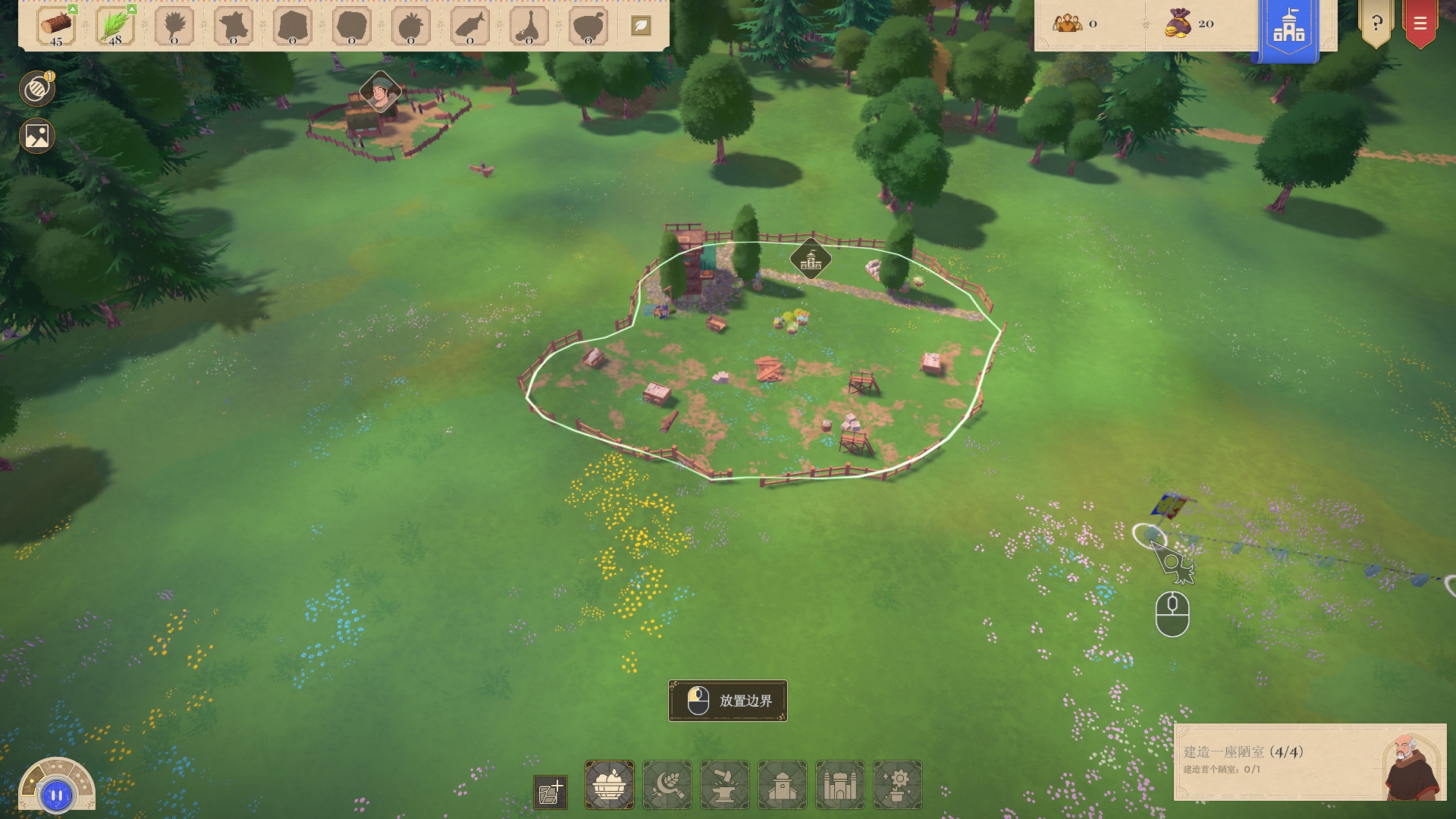Choose the potted flower decoration category

[897, 785]
